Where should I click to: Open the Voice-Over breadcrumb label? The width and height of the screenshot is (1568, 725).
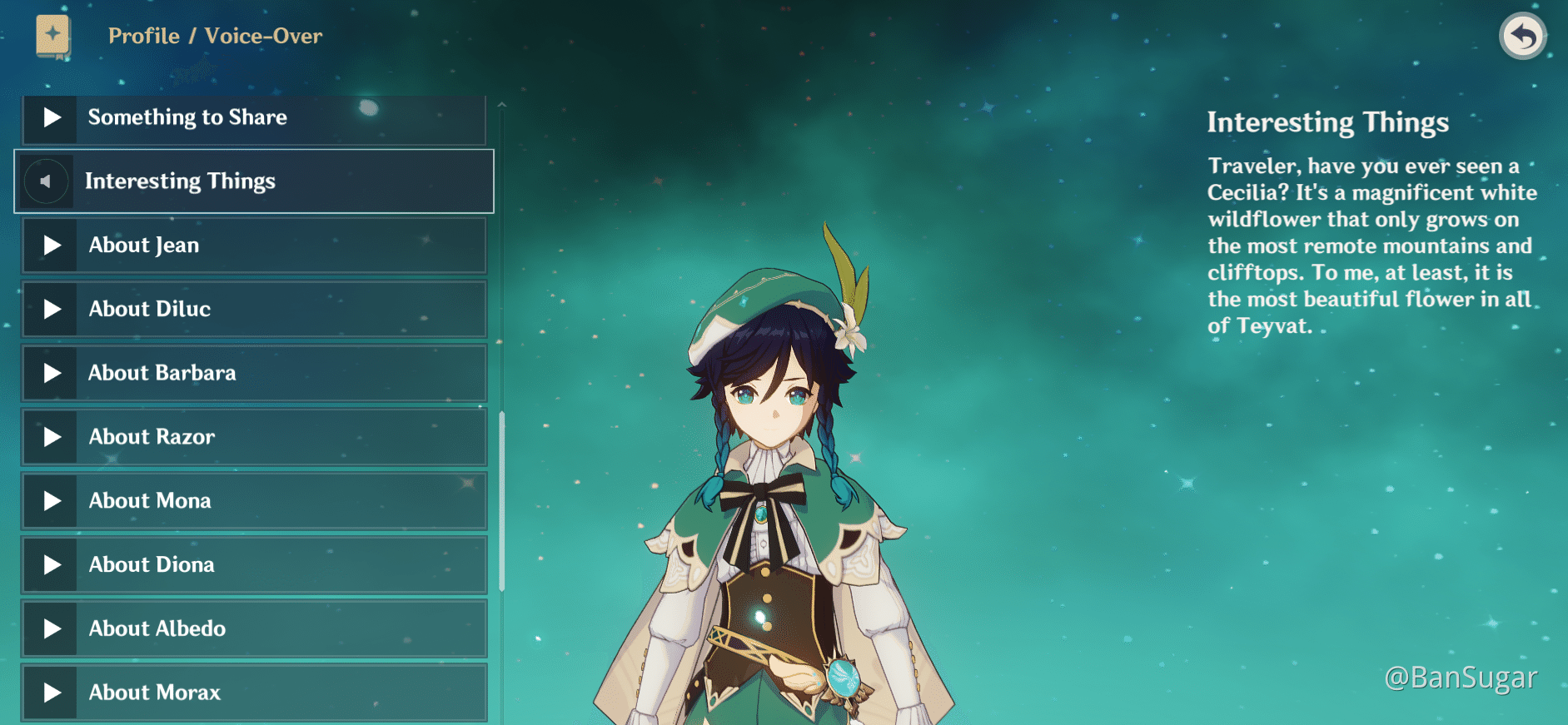tap(265, 36)
